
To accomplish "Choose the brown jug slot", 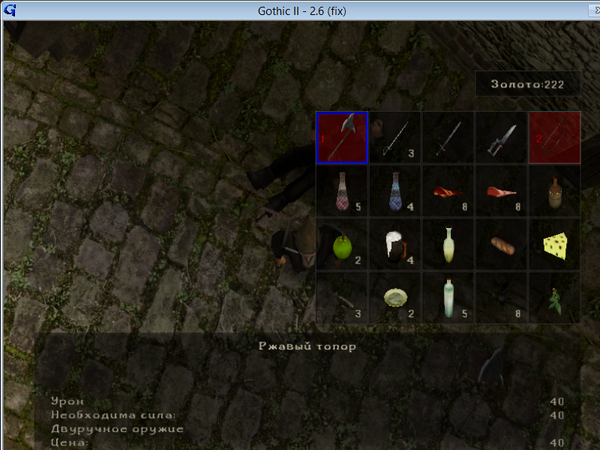I will click(x=554, y=190).
